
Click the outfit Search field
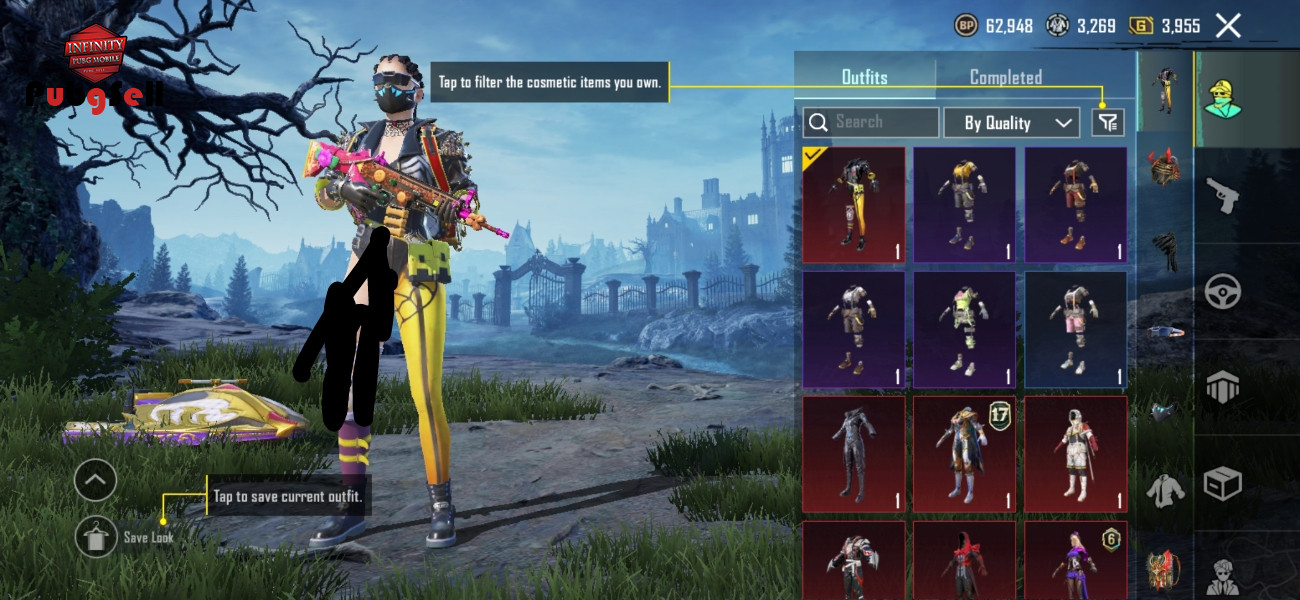[871, 122]
